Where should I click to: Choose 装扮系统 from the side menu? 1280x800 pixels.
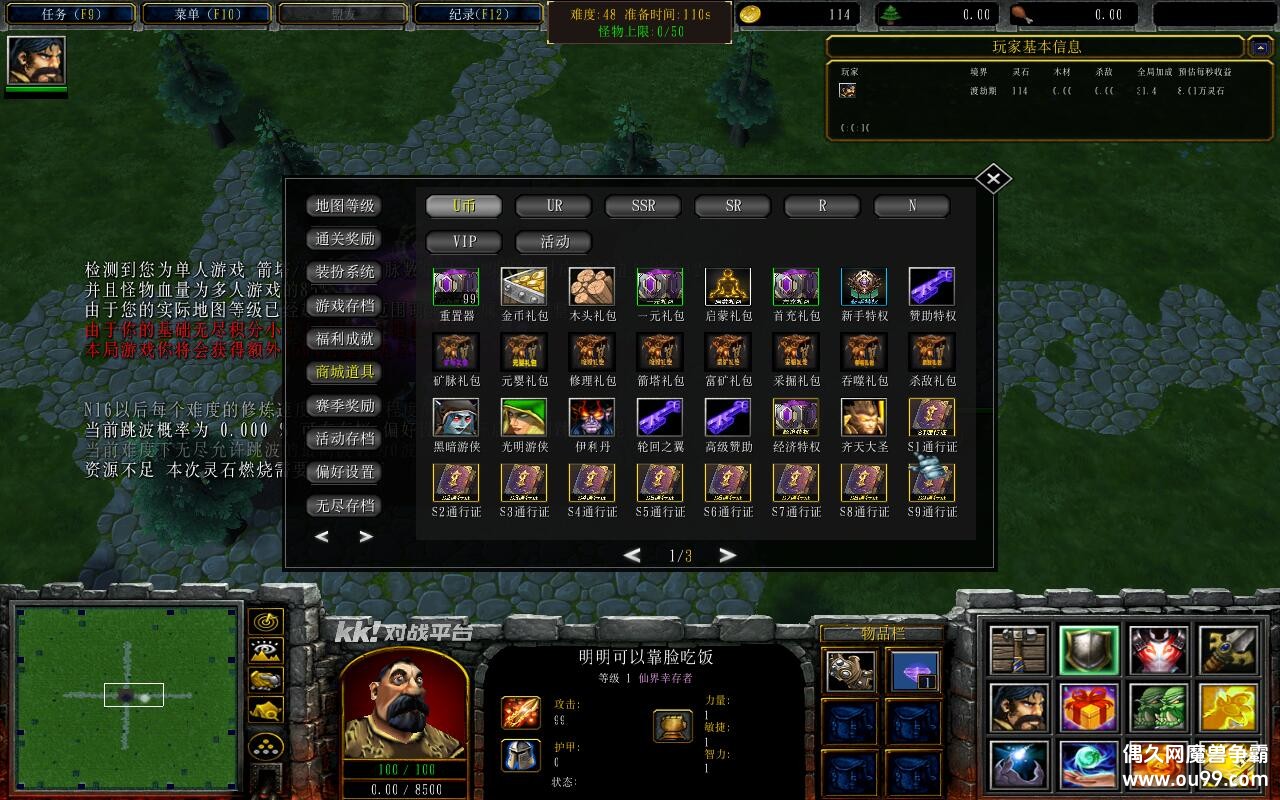click(344, 272)
